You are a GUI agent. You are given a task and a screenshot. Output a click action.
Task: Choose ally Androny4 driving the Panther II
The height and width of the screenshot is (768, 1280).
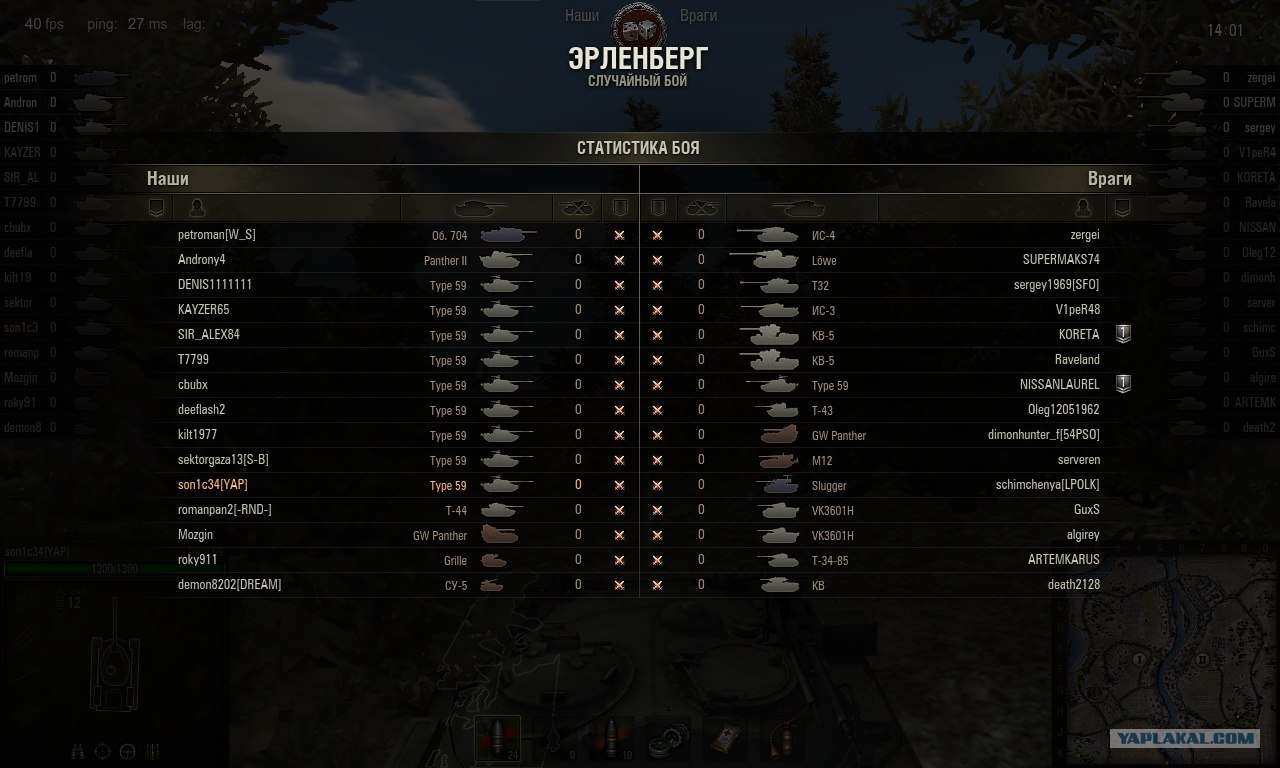[x=201, y=260]
